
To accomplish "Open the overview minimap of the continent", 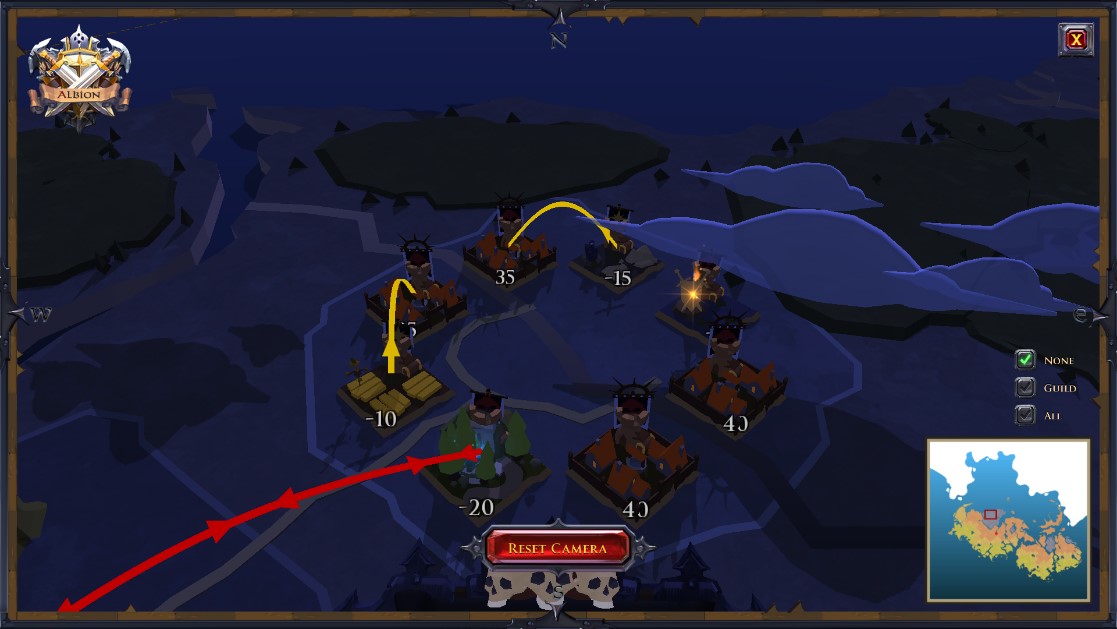I will pos(1008,520).
